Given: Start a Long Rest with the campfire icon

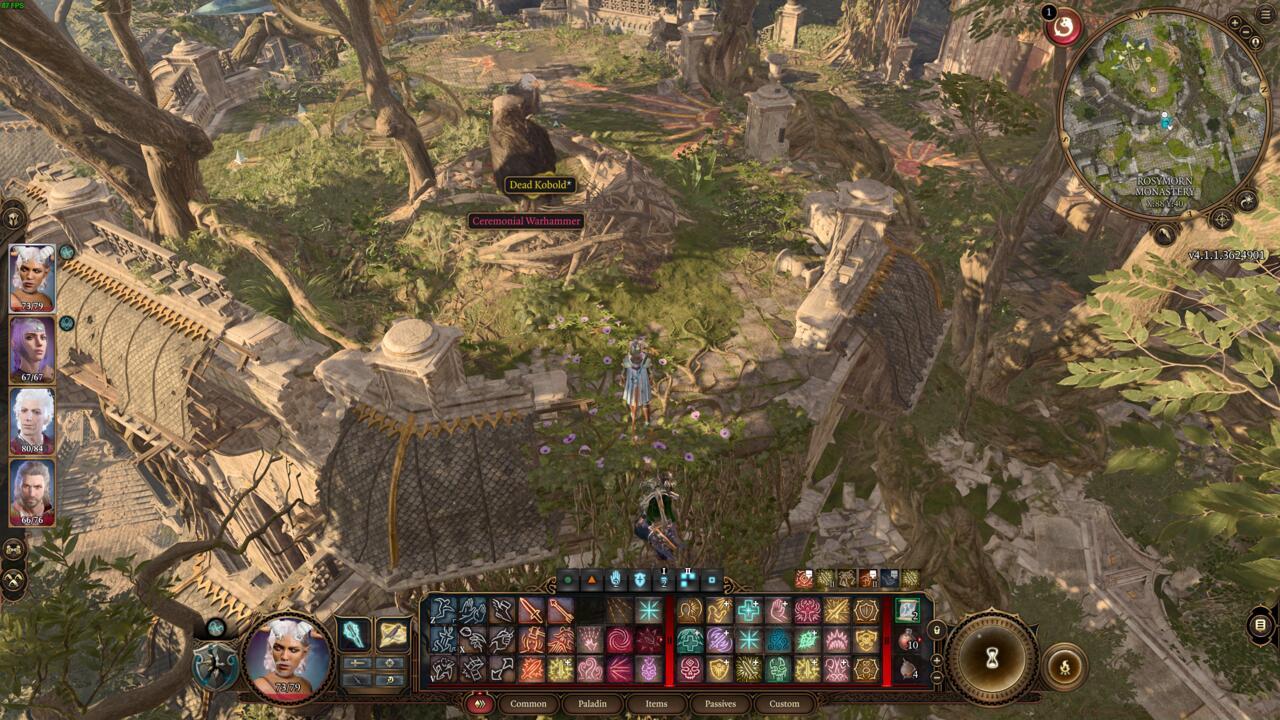Looking at the screenshot, I should pos(1066,666).
